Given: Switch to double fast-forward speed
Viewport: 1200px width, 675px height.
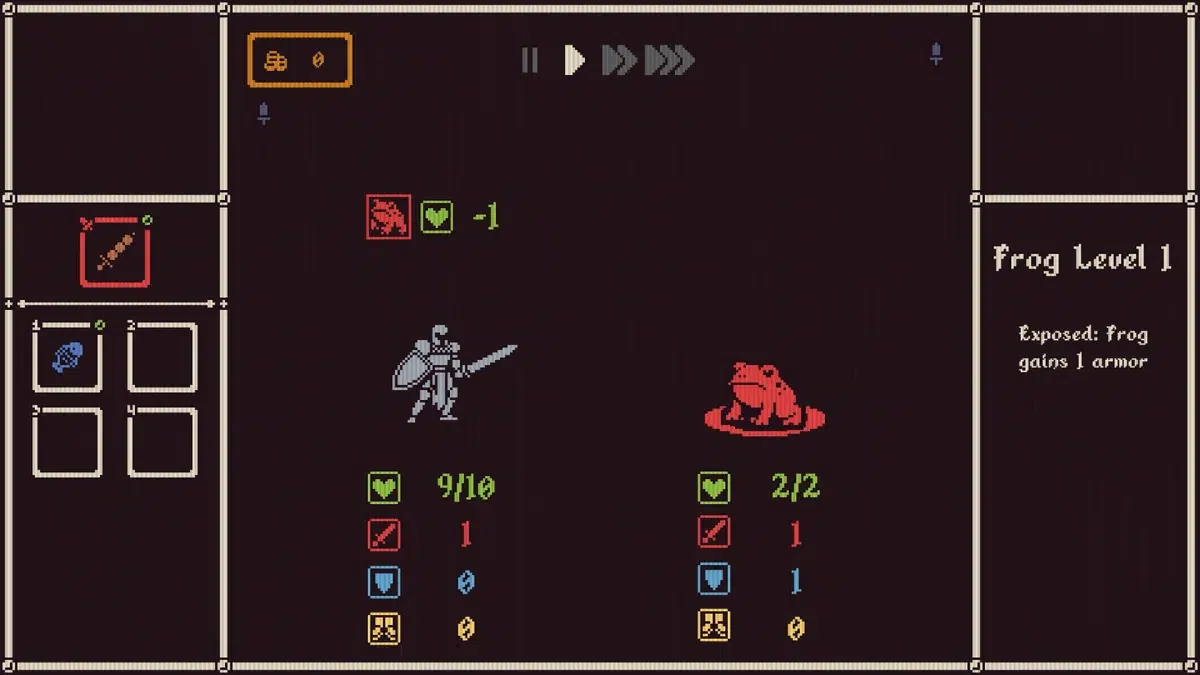Looking at the screenshot, I should point(619,61).
